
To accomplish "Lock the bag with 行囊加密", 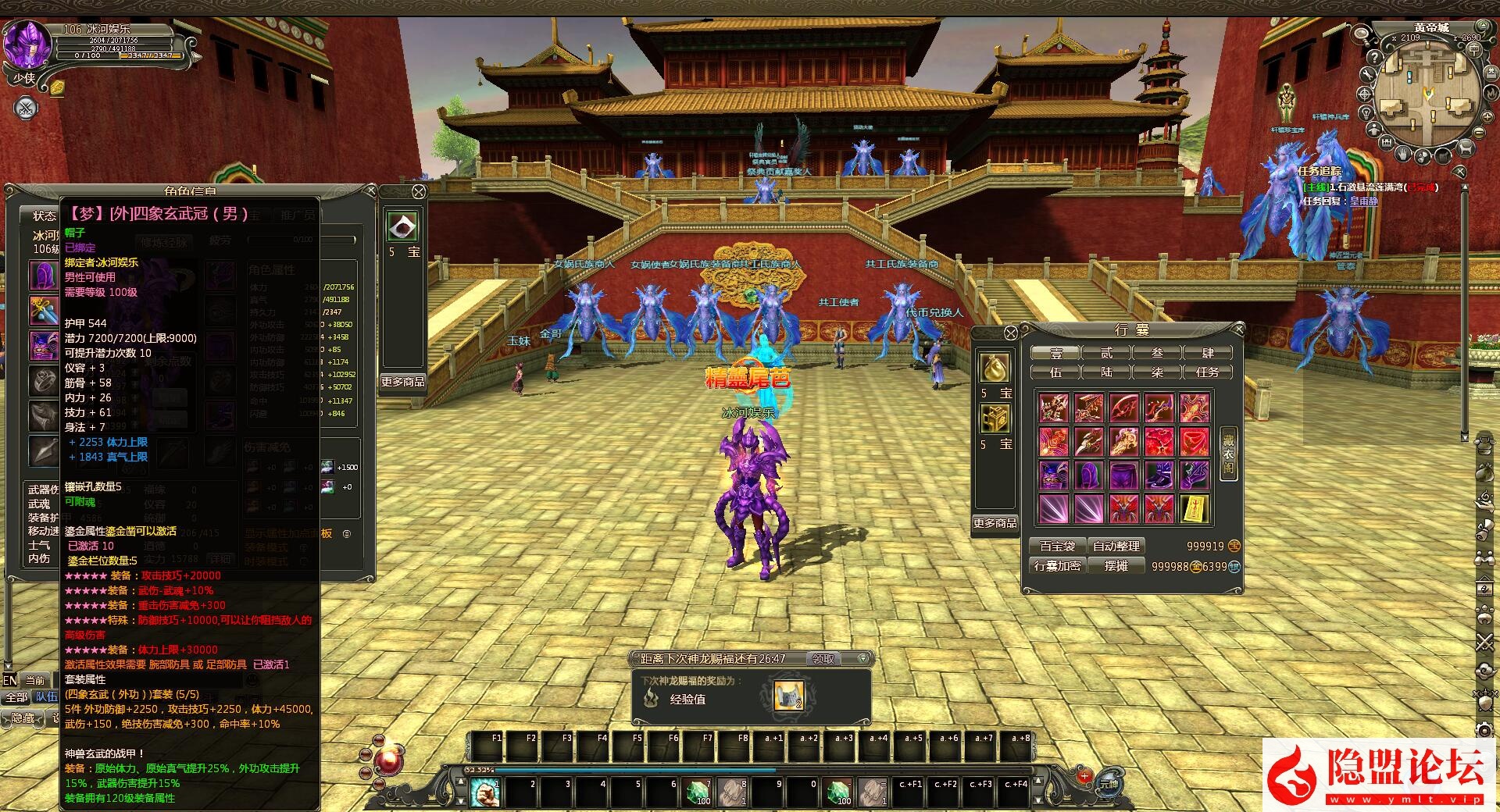I will (x=1057, y=566).
